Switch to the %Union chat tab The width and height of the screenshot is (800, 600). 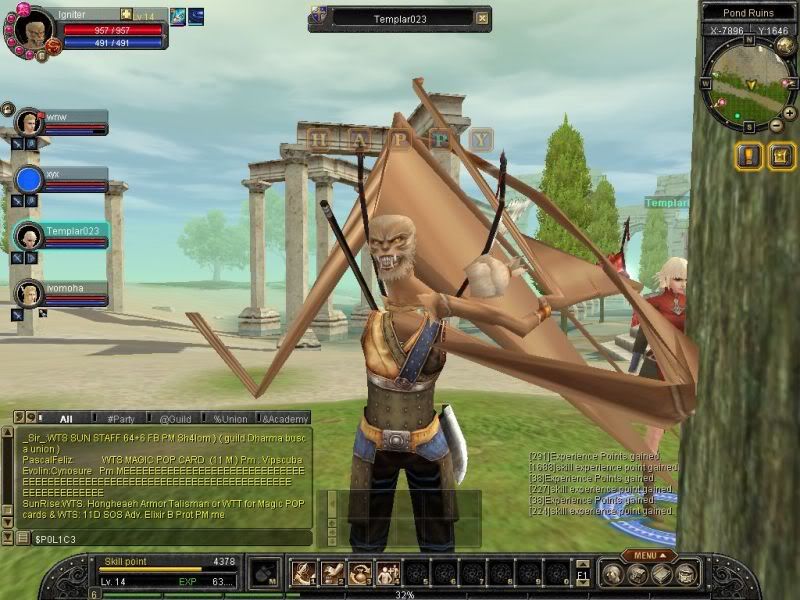click(x=229, y=419)
